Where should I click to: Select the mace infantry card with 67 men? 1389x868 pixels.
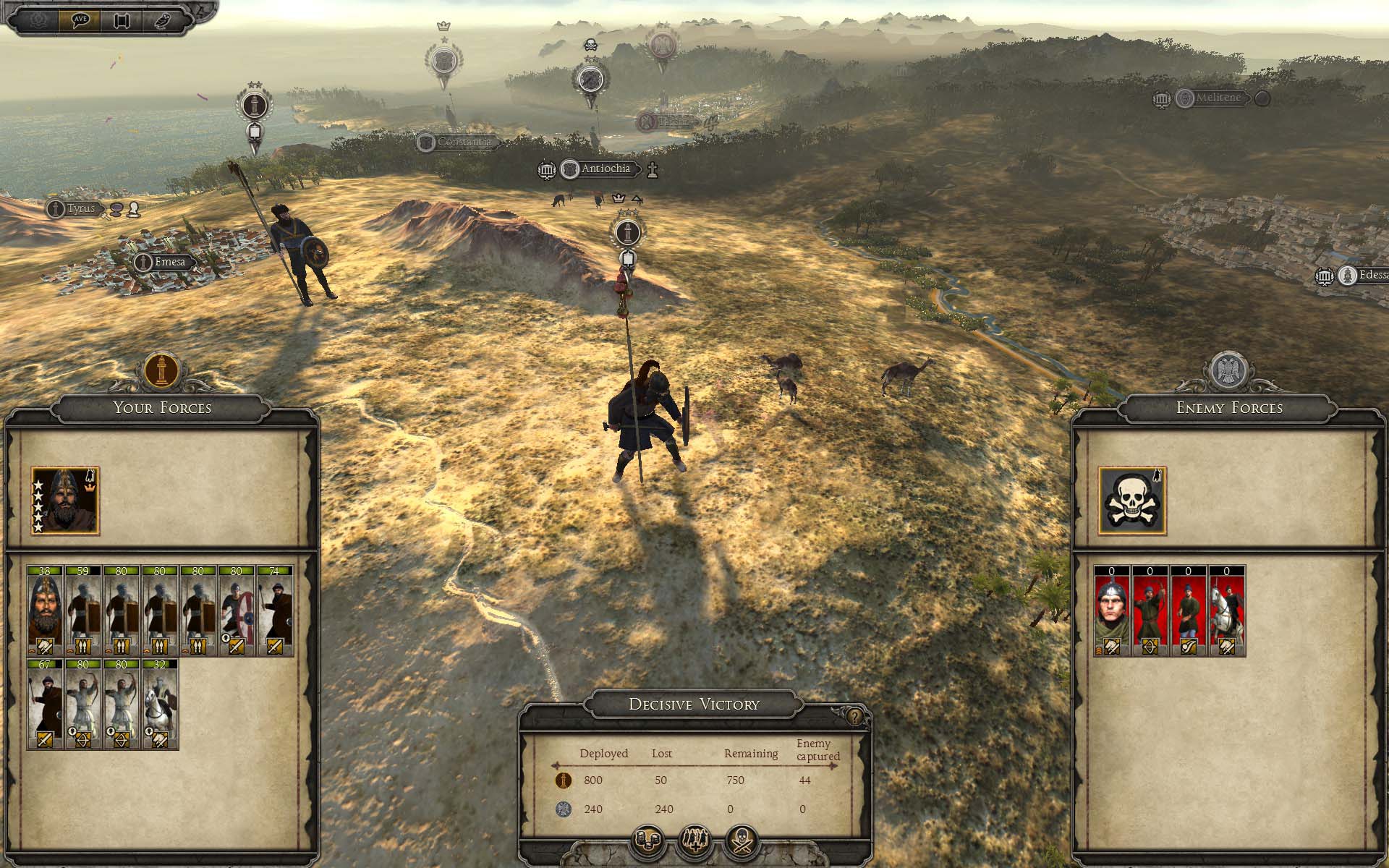(45, 704)
